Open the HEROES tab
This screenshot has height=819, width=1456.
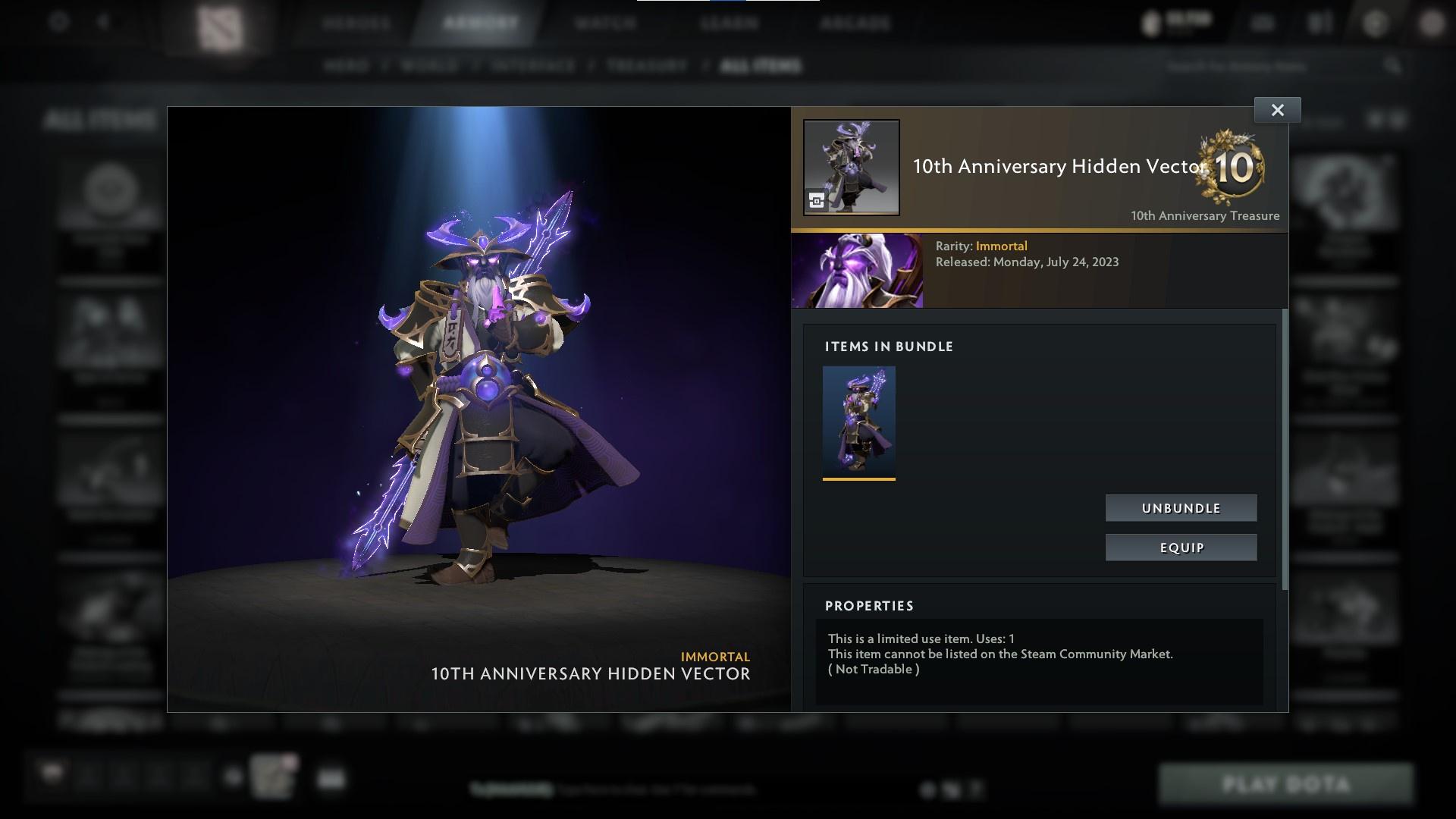tap(354, 23)
